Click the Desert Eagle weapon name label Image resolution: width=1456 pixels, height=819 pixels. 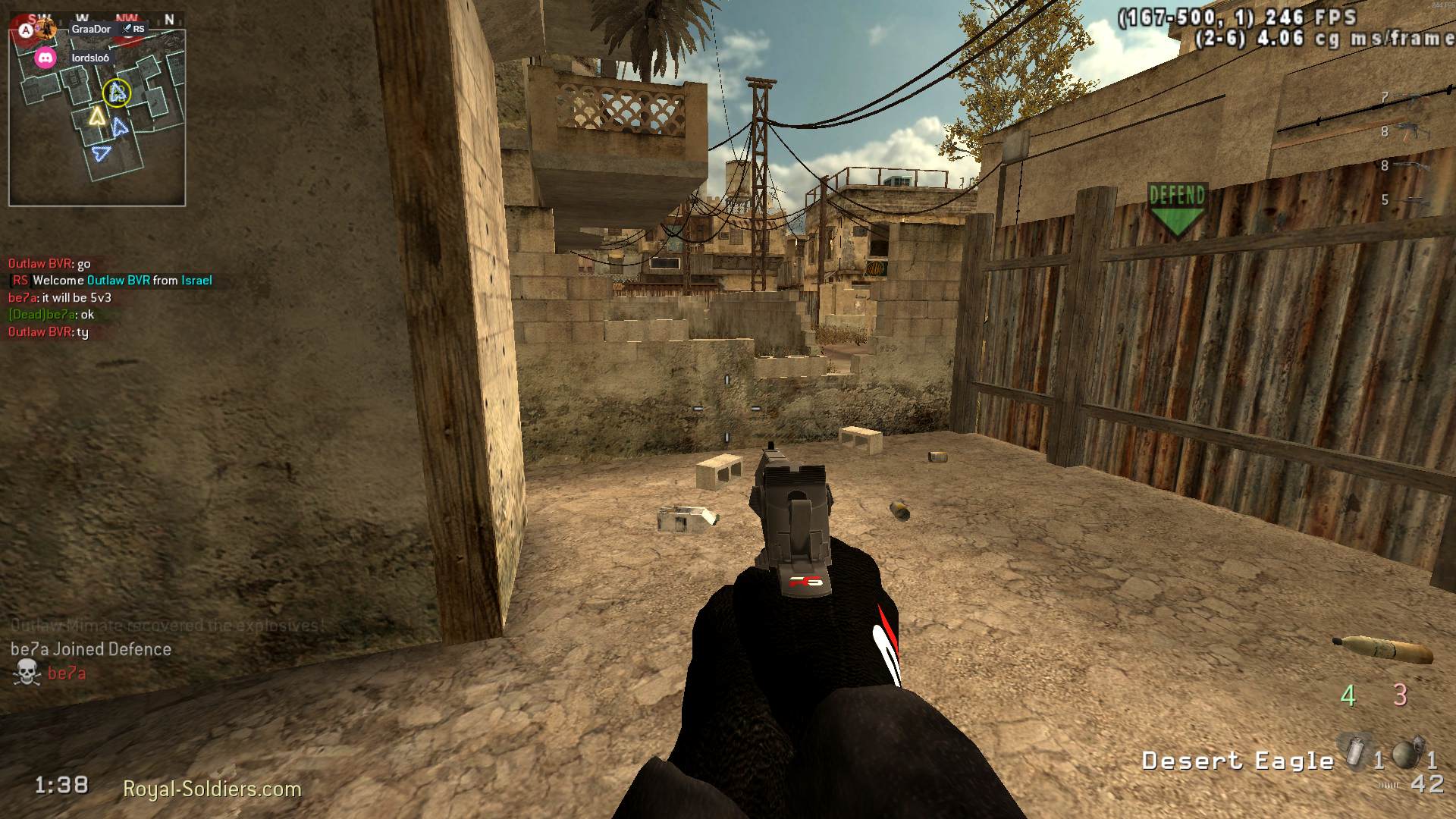pyautogui.click(x=1238, y=761)
